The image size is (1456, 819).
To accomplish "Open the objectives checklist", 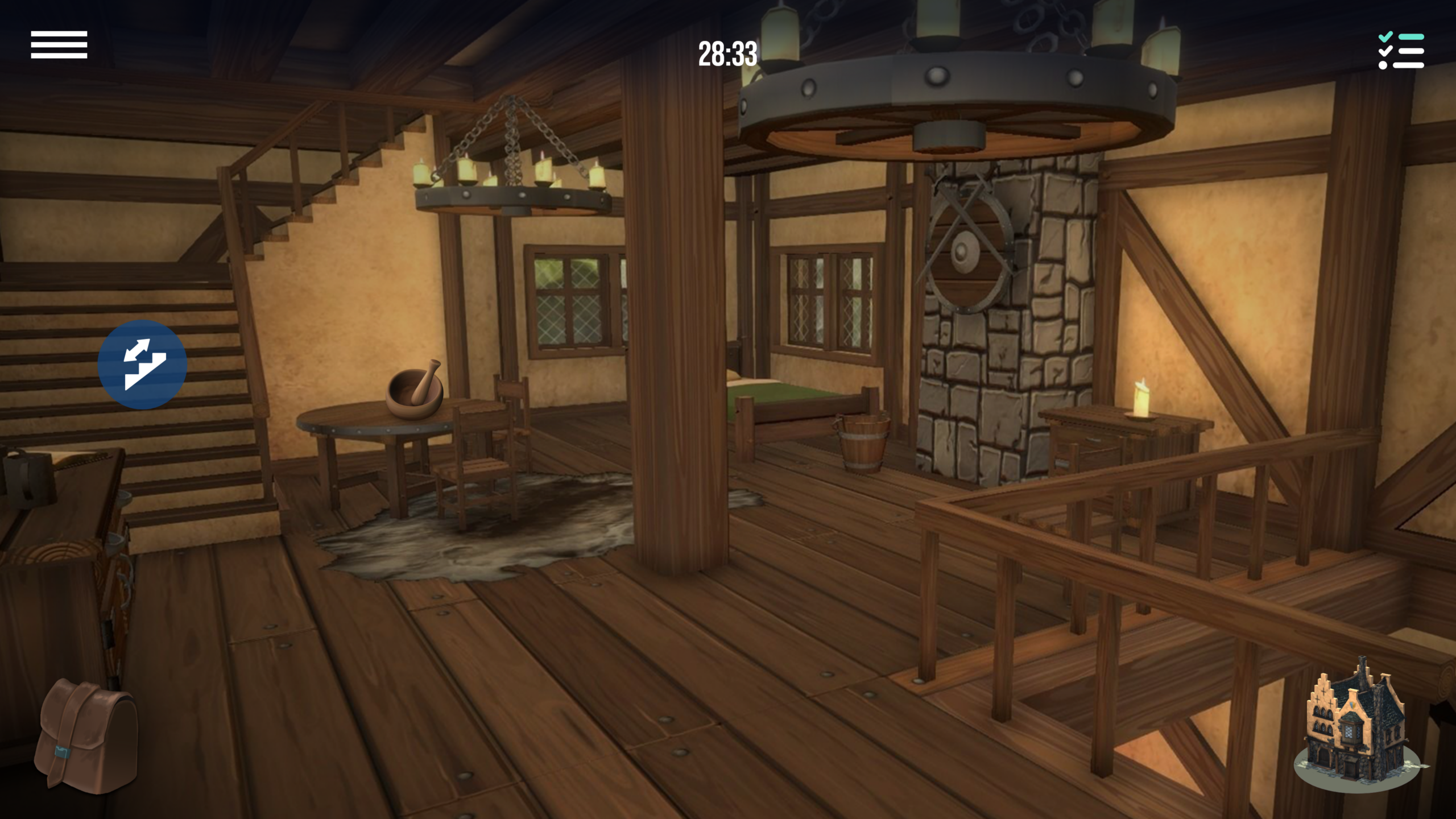I will click(x=1401, y=51).
